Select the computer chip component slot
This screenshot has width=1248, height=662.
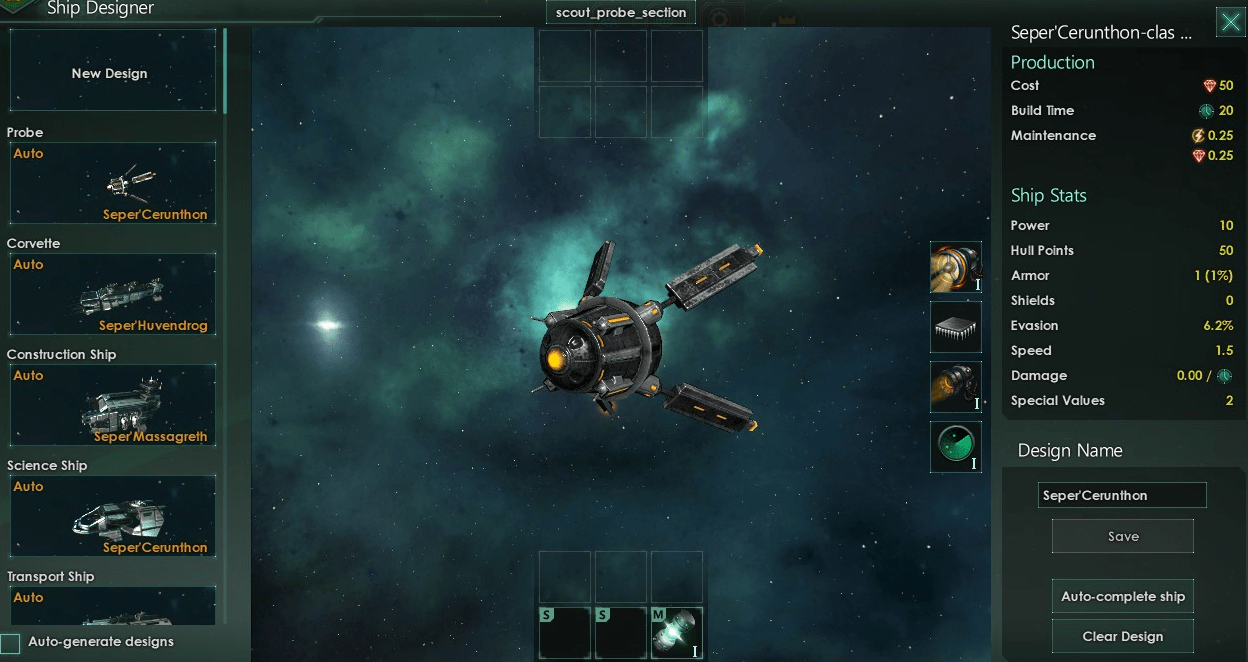[x=955, y=327]
